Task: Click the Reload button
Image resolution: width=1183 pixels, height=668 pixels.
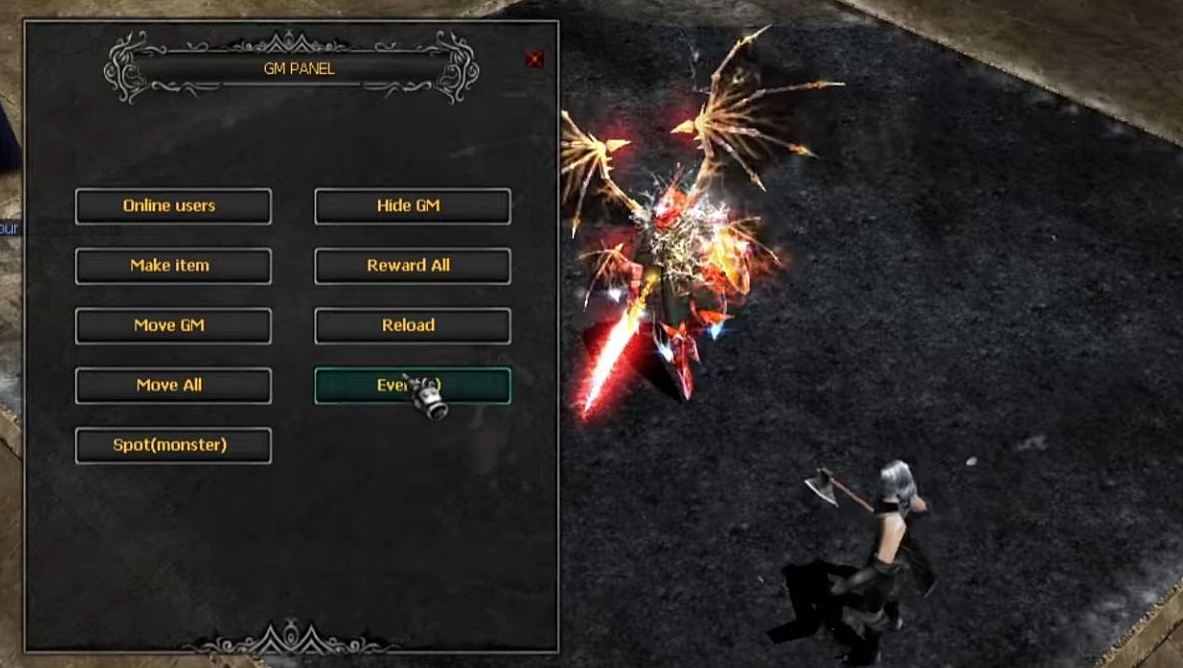Action: click(412, 326)
